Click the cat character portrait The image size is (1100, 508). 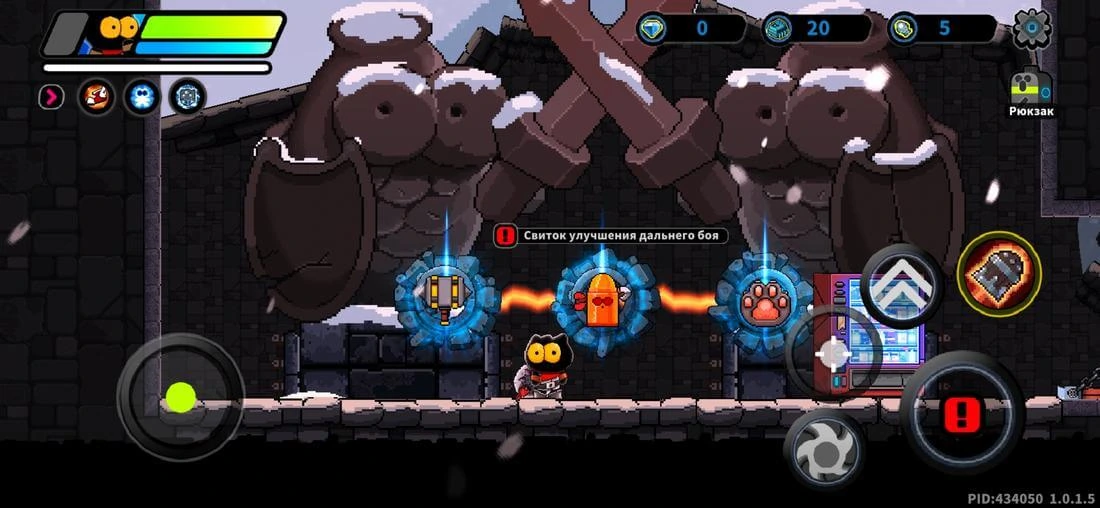coord(117,33)
